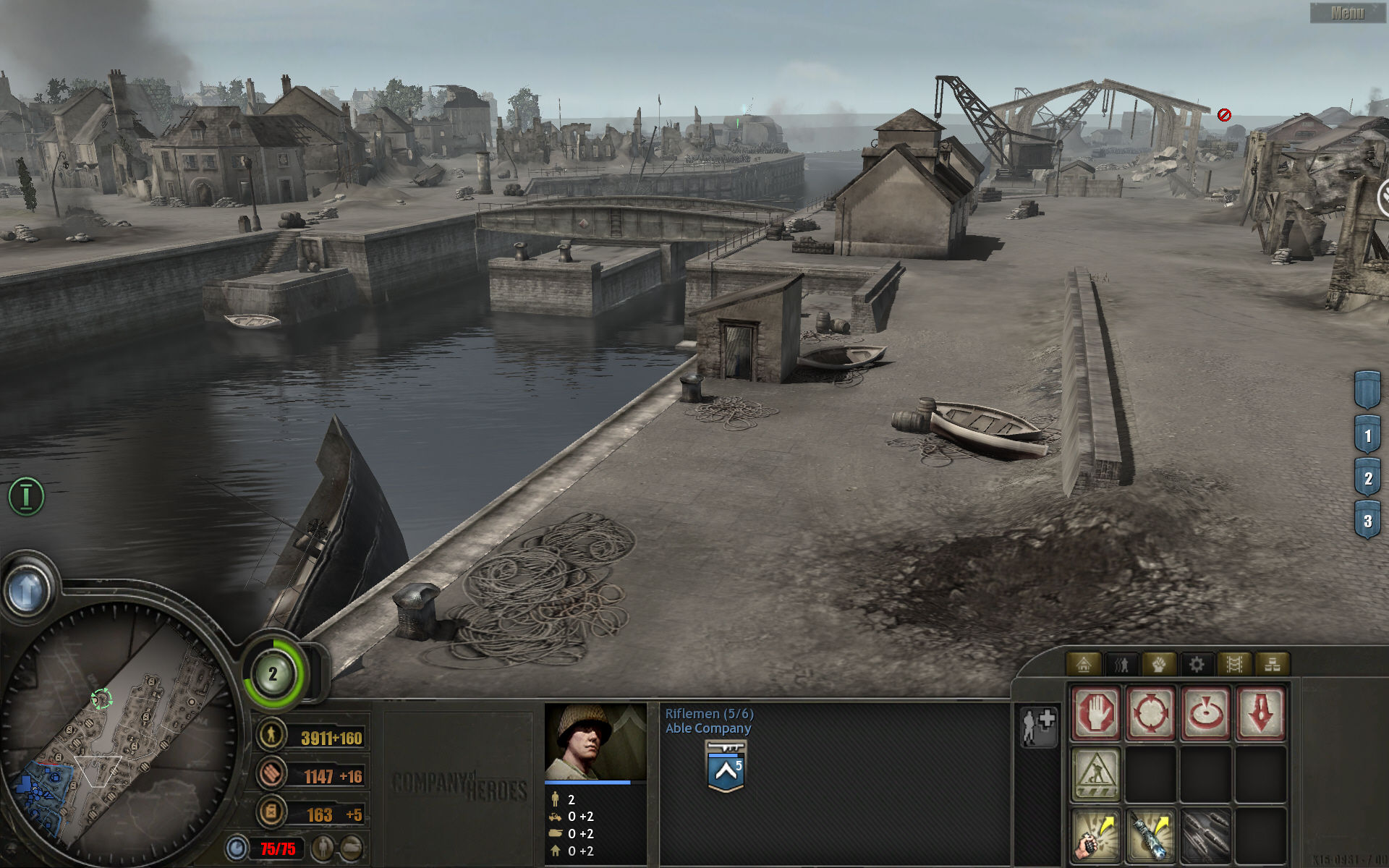Open the construction build menu icon

[1095, 774]
